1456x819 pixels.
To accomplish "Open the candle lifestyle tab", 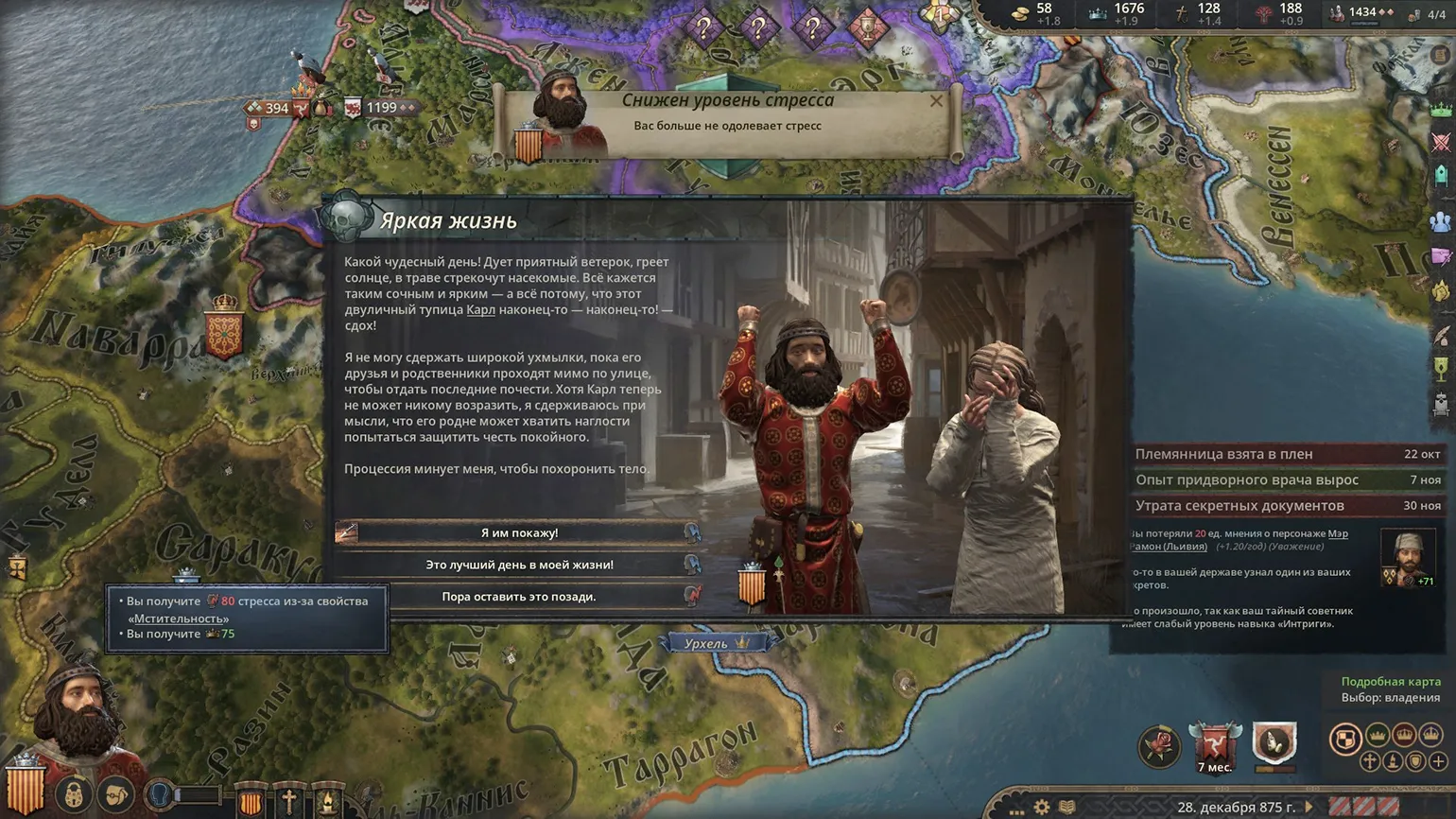I will [327, 801].
